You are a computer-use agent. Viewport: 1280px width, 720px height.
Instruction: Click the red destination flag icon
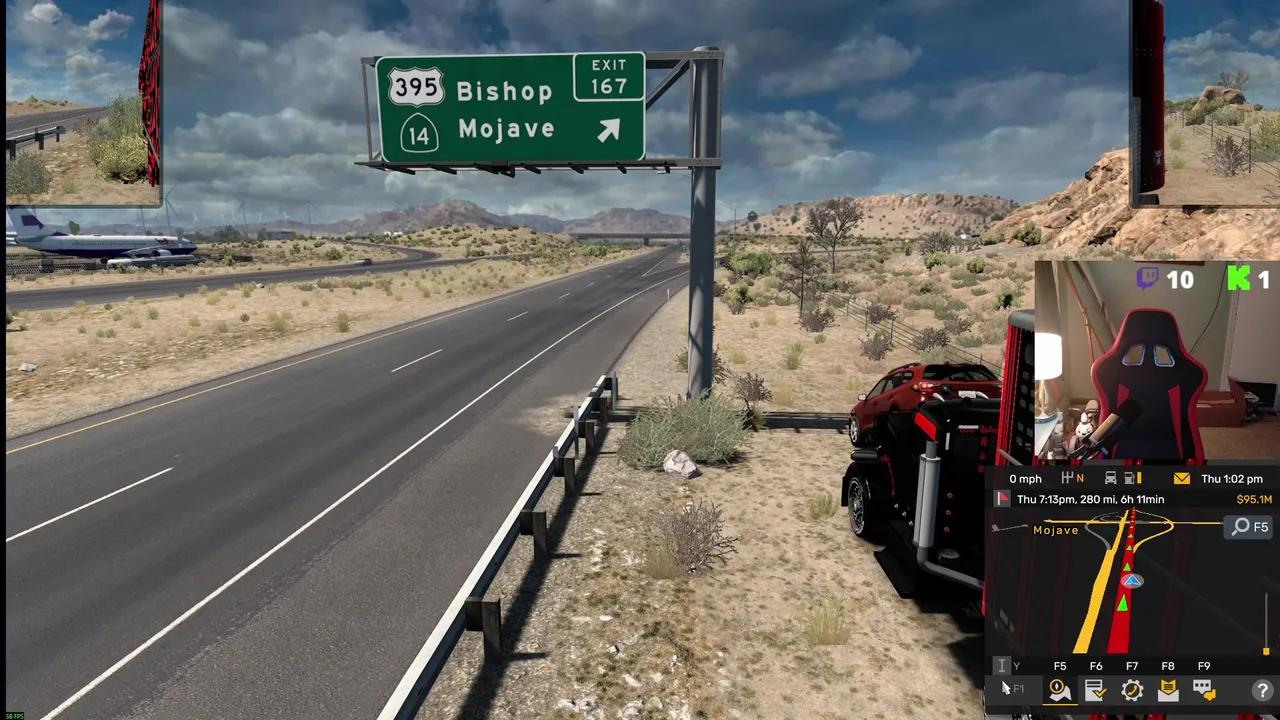click(x=1003, y=499)
